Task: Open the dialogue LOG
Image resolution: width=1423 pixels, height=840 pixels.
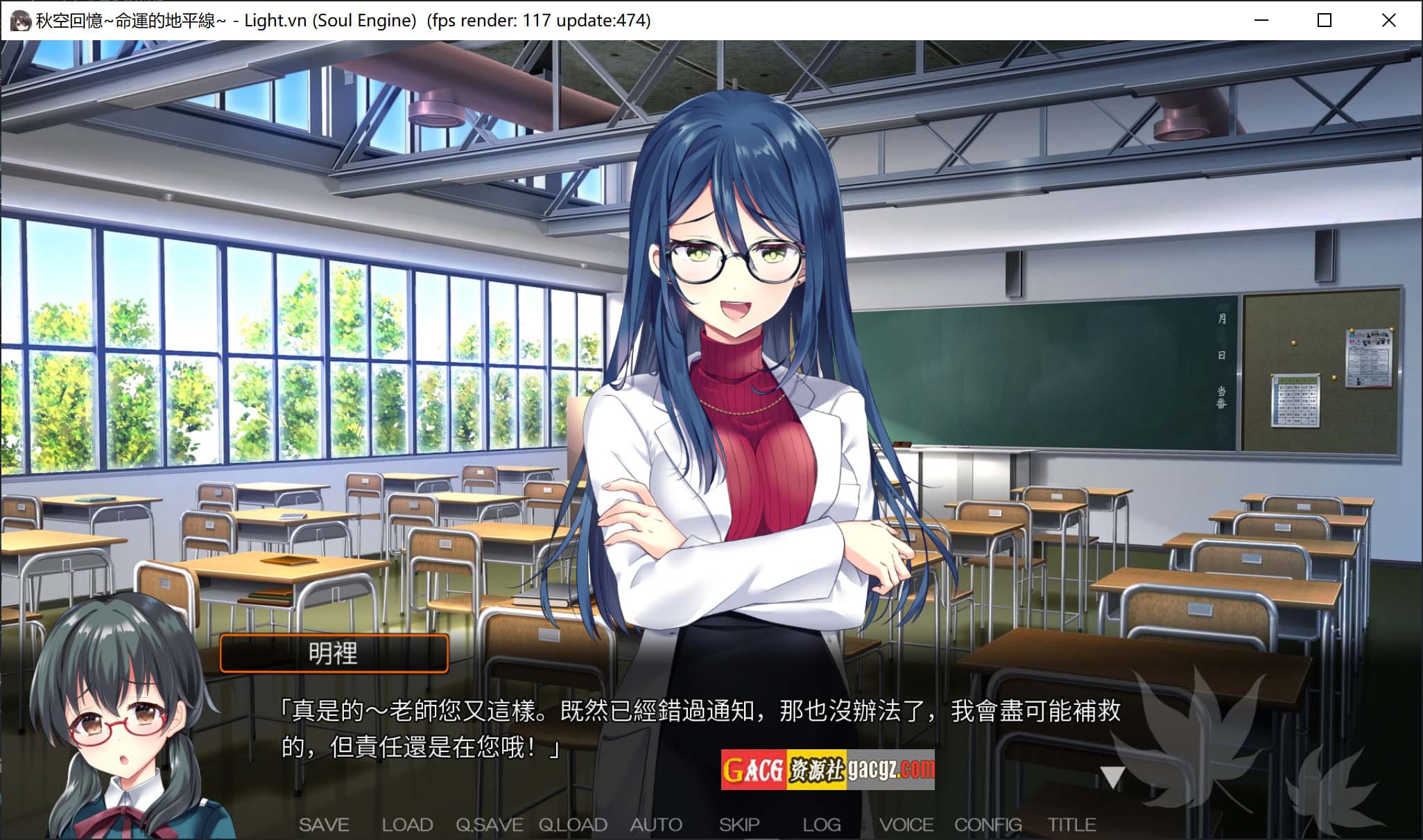Action: coord(822,825)
